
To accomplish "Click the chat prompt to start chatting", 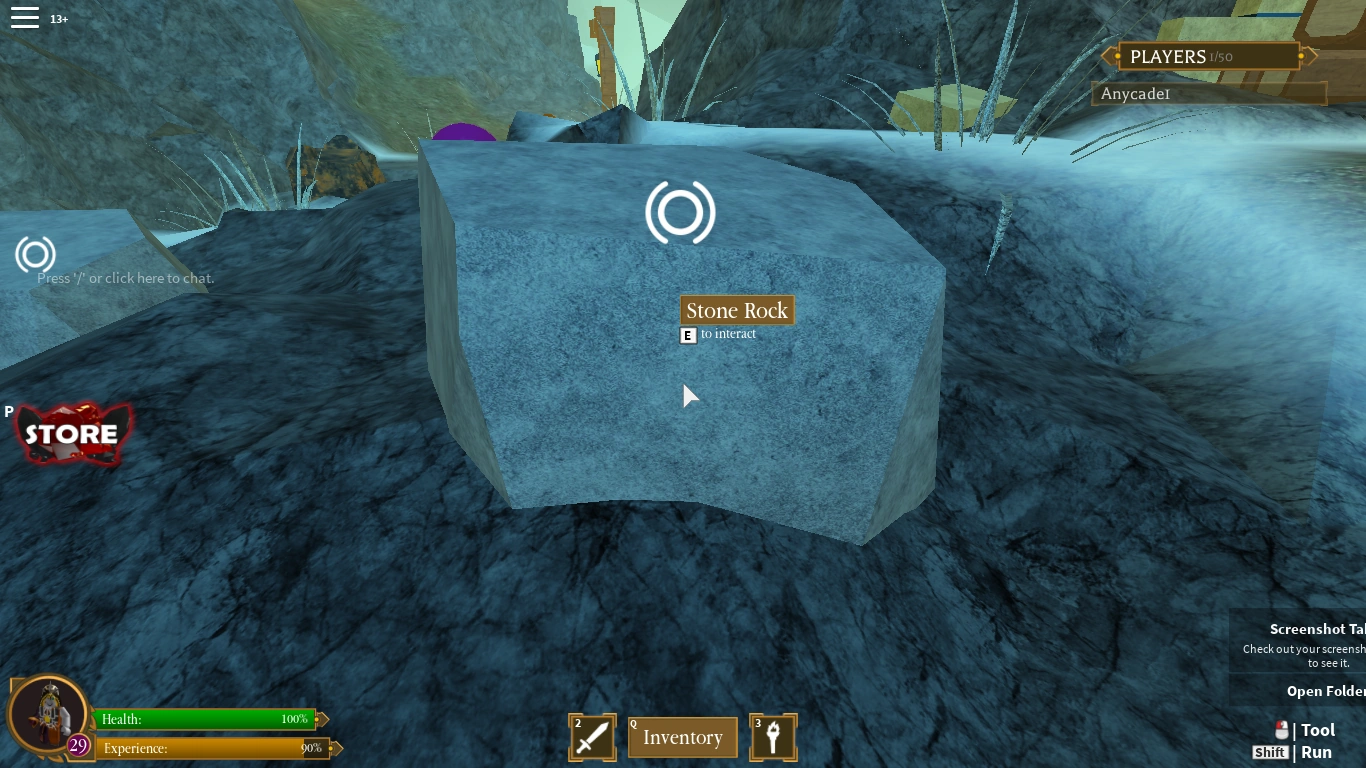I will (x=126, y=278).
